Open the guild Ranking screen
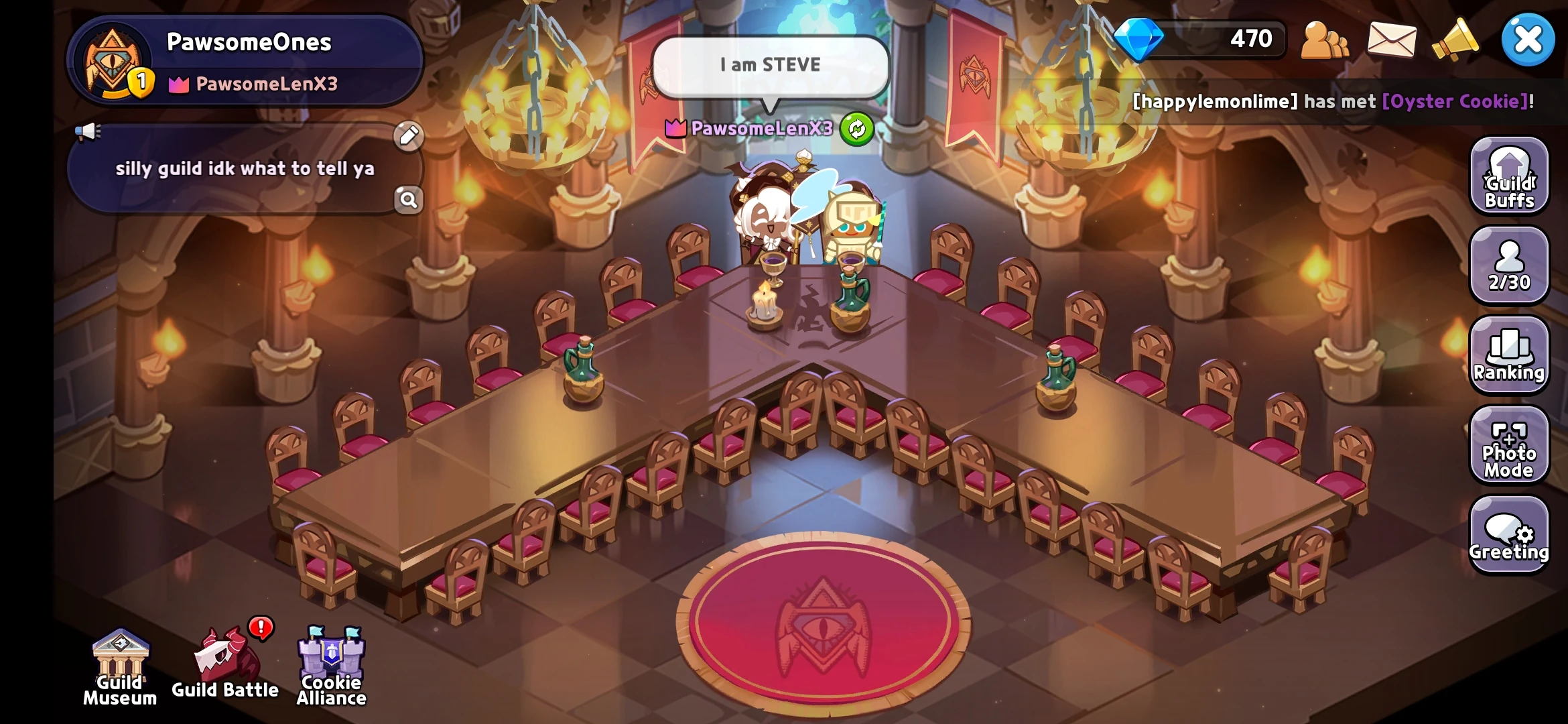This screenshot has width=1568, height=724. tap(1509, 355)
